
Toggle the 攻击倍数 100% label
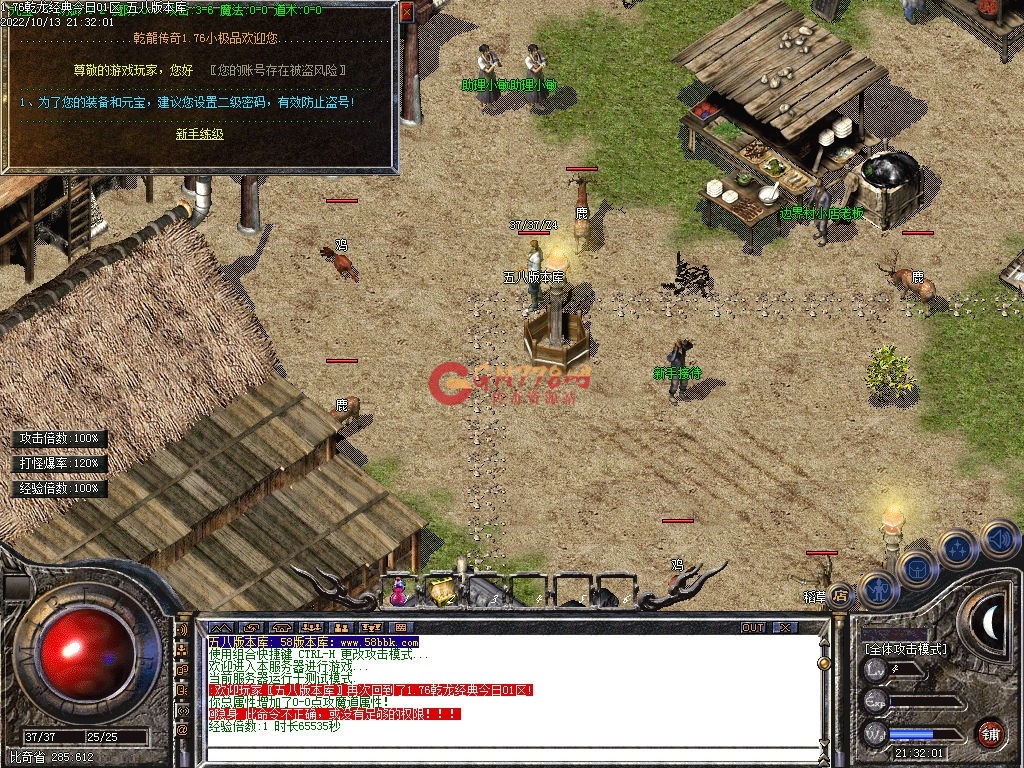[x=60, y=439]
